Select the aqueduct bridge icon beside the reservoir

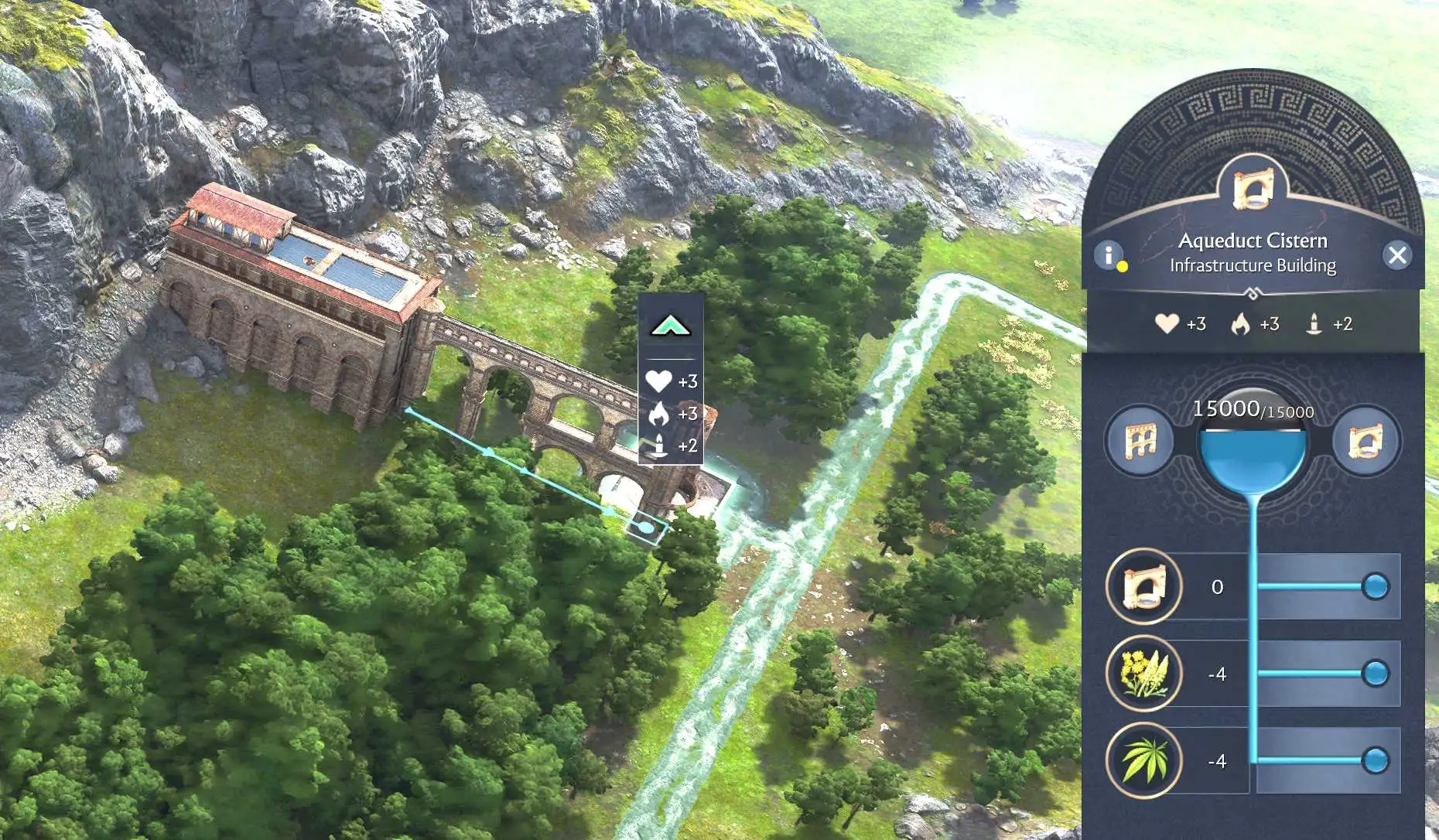point(1140,442)
